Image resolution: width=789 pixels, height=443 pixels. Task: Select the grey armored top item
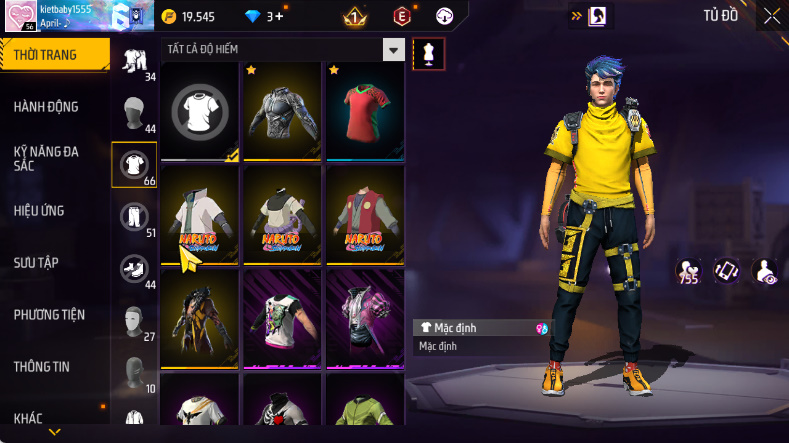click(282, 110)
